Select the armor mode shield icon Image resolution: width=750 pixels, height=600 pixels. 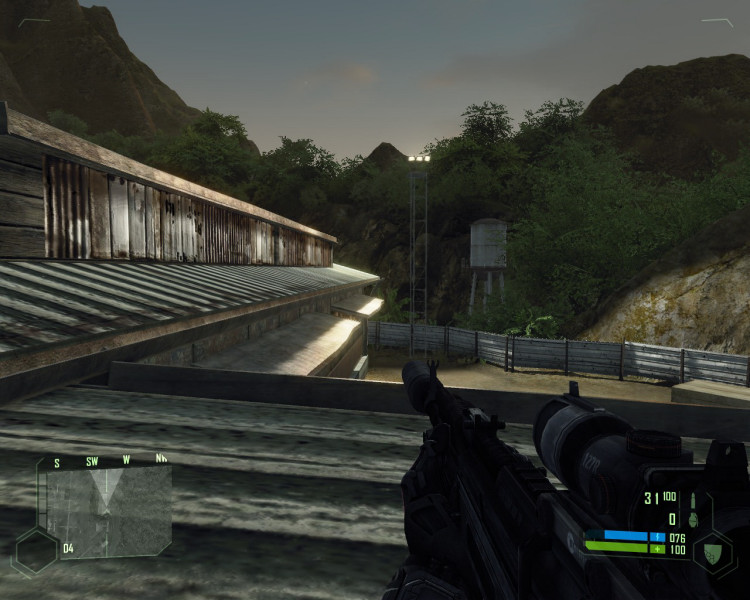(x=714, y=551)
